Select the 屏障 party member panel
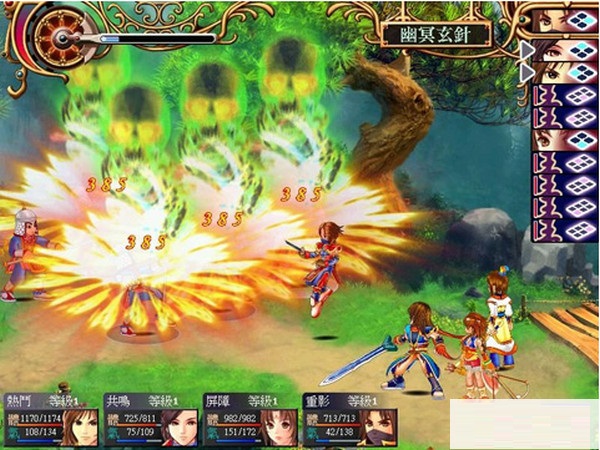Image resolution: width=600 pixels, height=450 pixels. (250, 420)
